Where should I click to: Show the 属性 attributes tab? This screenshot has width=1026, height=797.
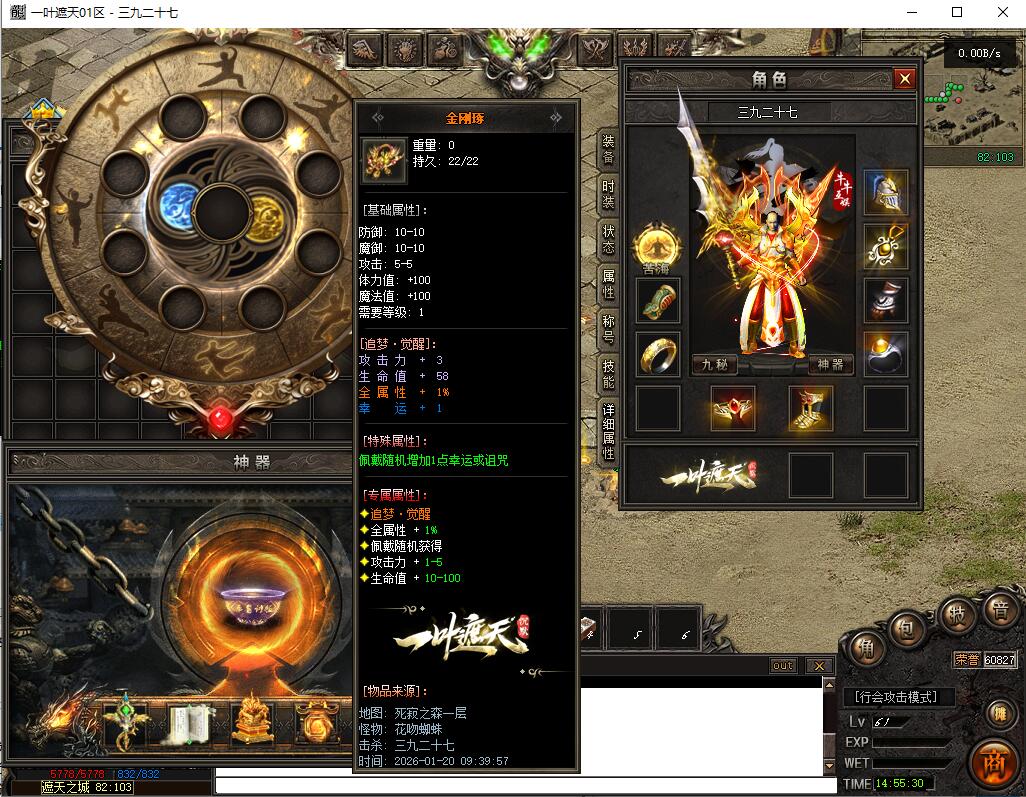[x=608, y=284]
